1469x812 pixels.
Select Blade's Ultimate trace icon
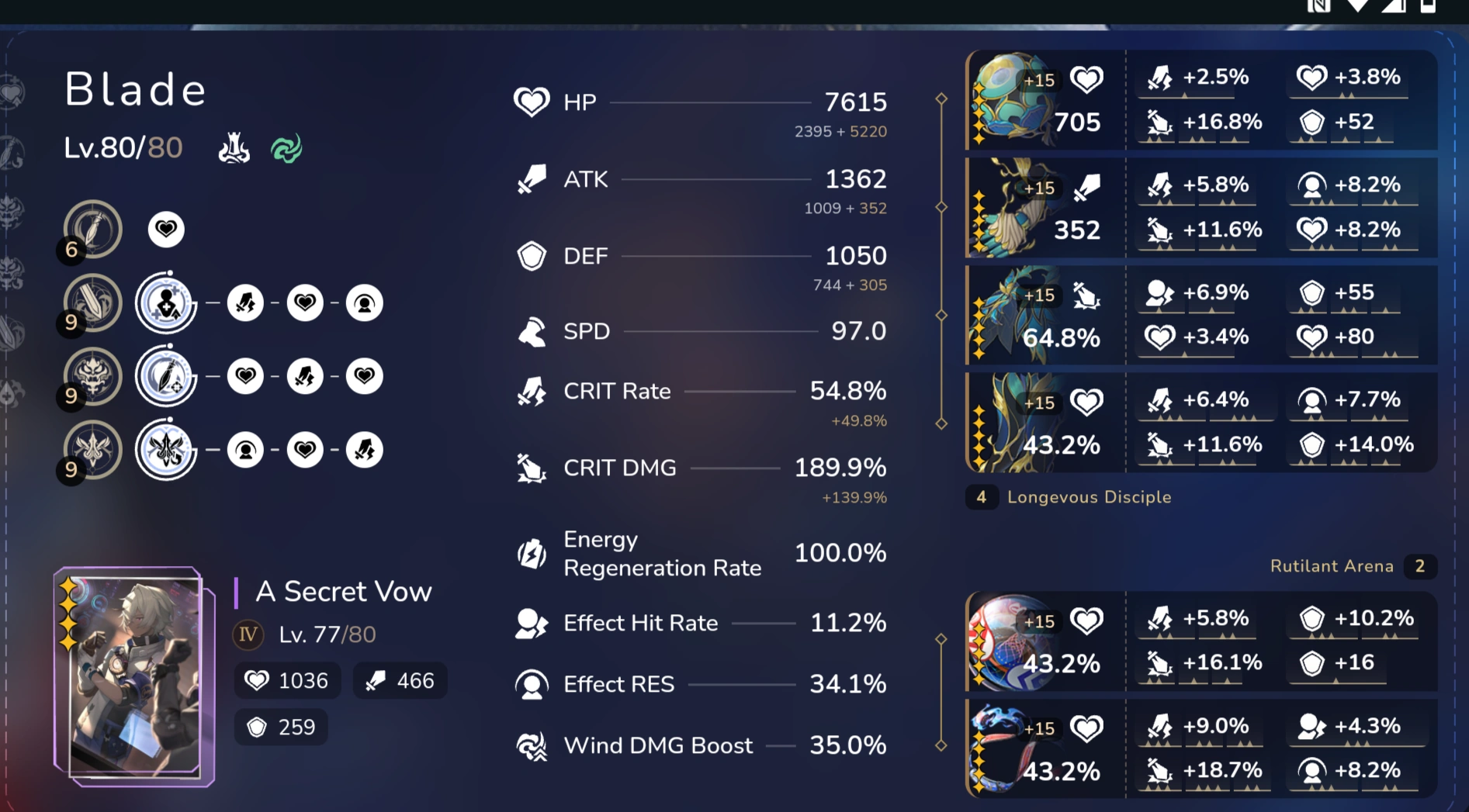tap(92, 376)
